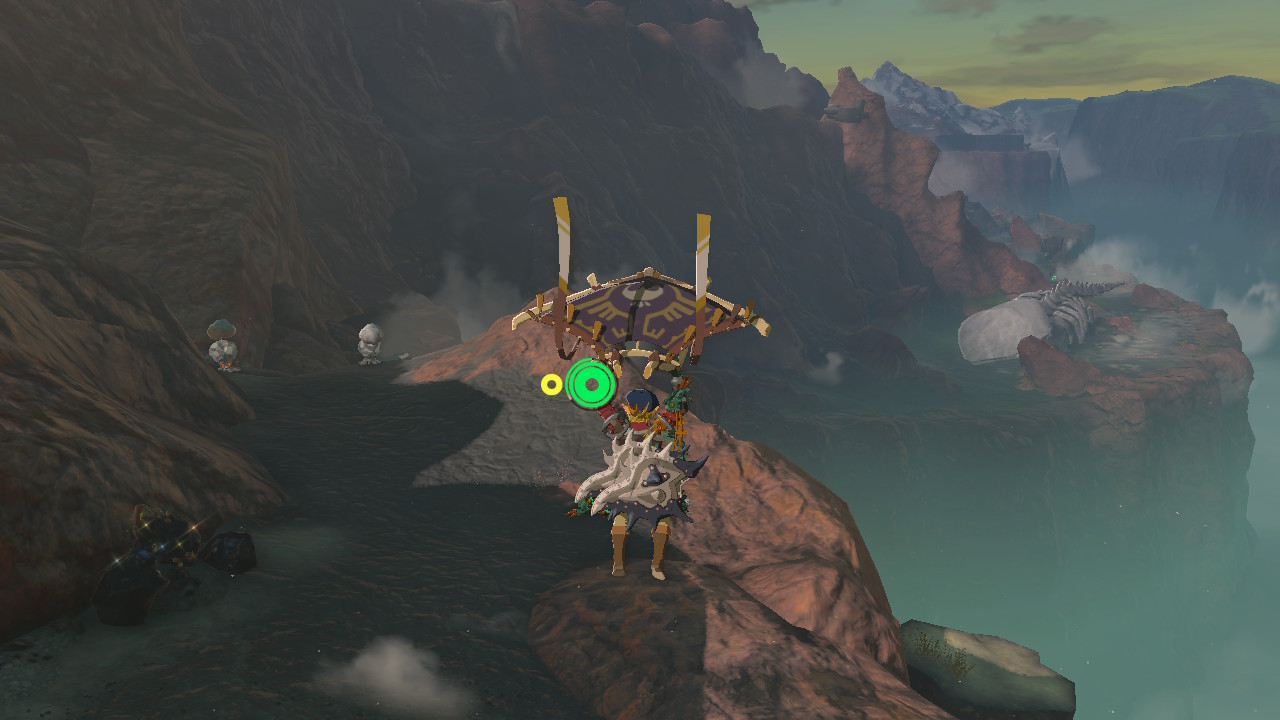Select the skeleton's long tapering tail spine

pos(1110,285)
